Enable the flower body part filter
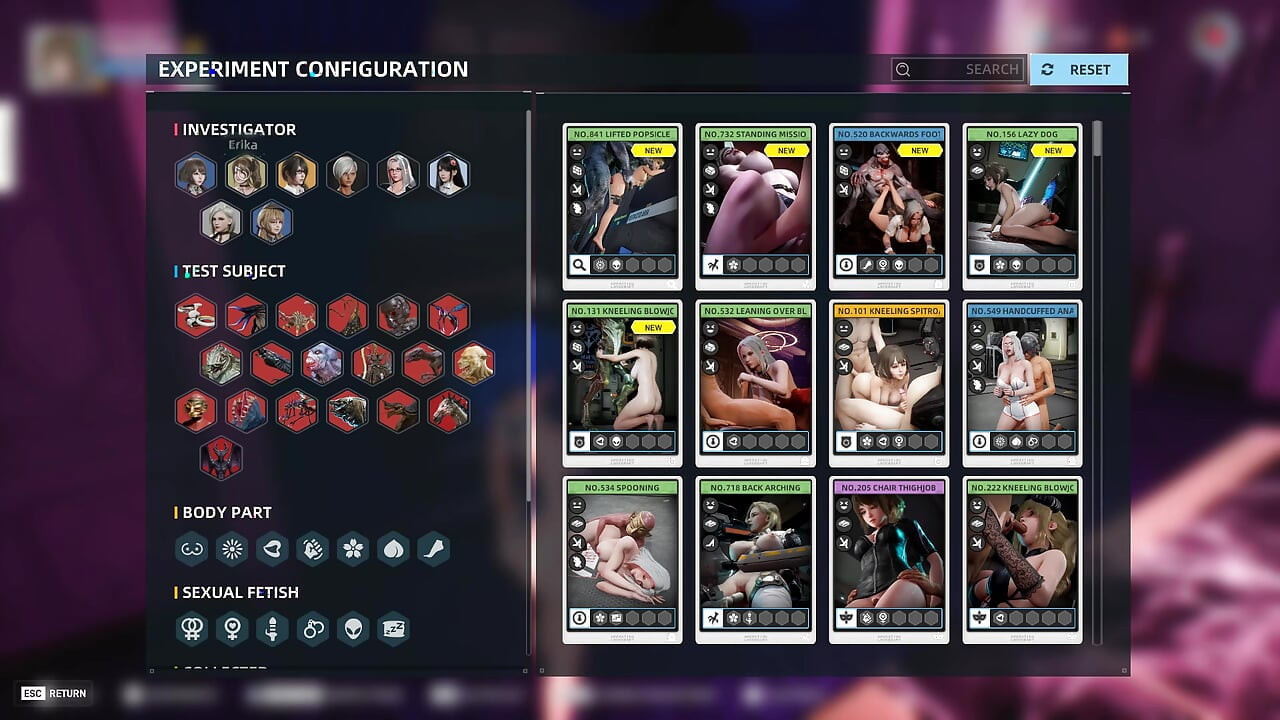Screen dimensions: 1280x720 click(352, 549)
